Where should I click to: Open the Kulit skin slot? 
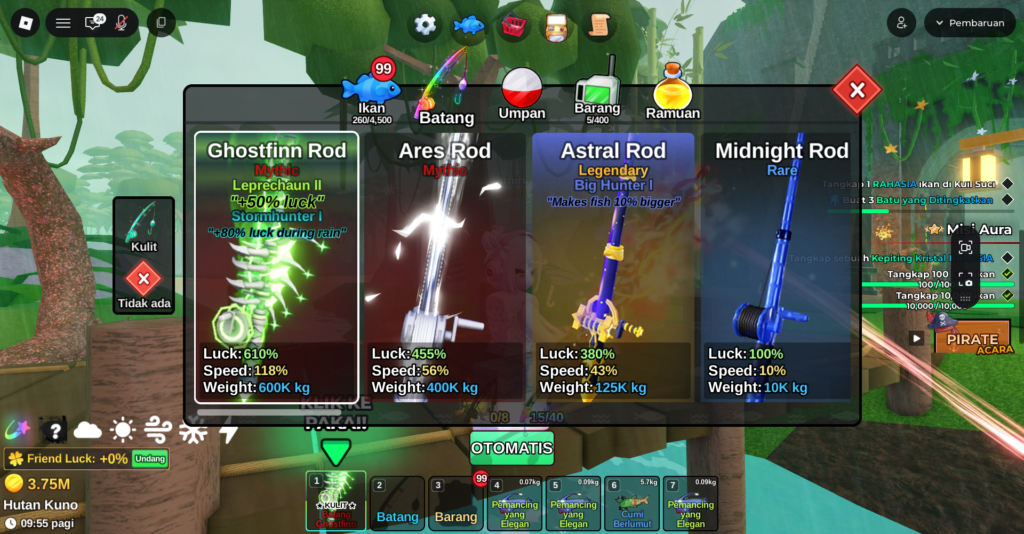coord(143,226)
